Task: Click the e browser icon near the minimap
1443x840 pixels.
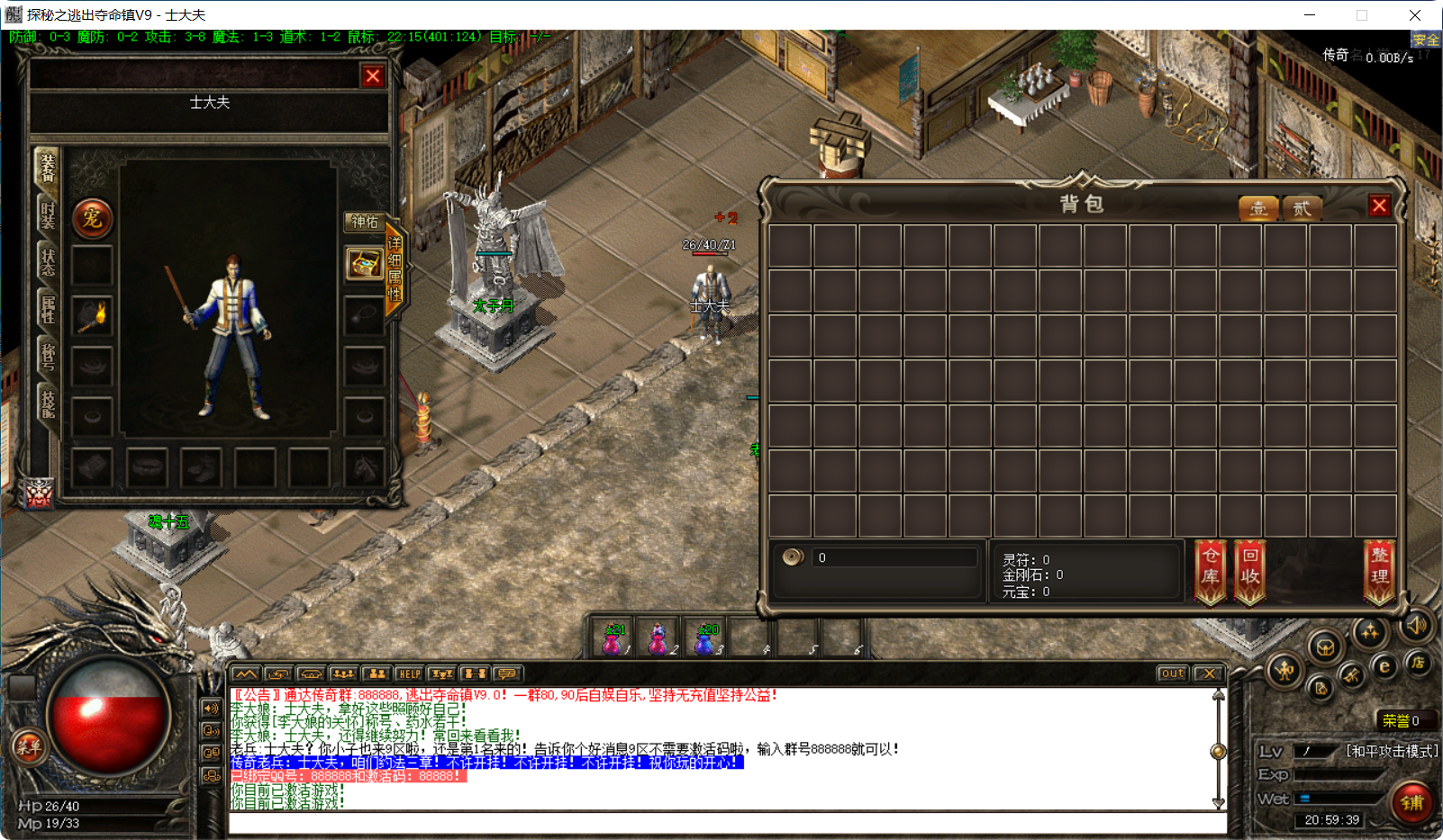Action: pos(1385,666)
